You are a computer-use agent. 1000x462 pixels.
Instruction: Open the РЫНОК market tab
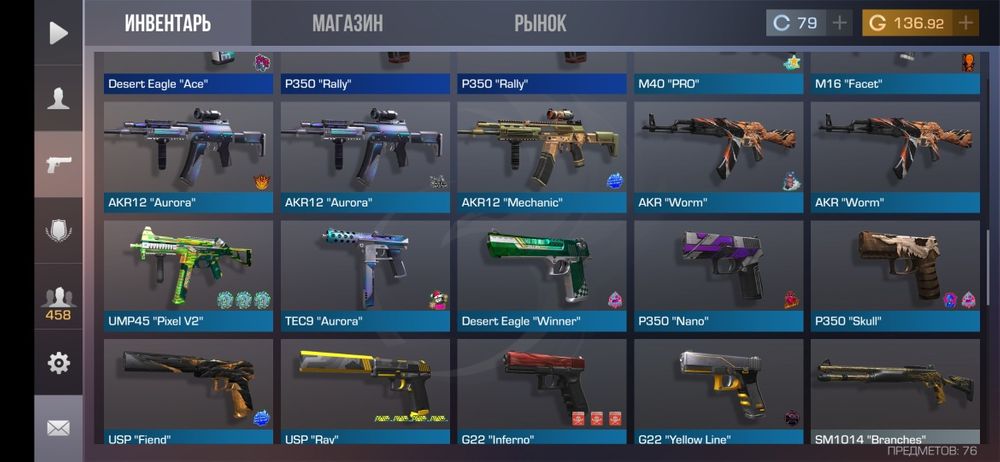(540, 23)
